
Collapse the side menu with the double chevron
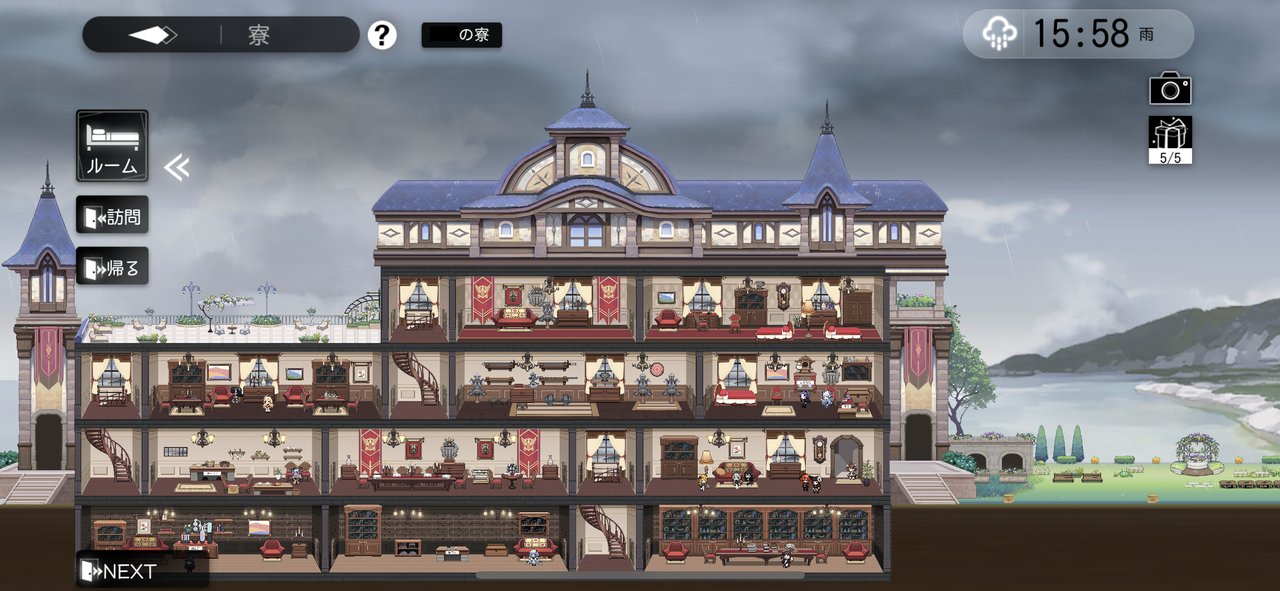176,167
